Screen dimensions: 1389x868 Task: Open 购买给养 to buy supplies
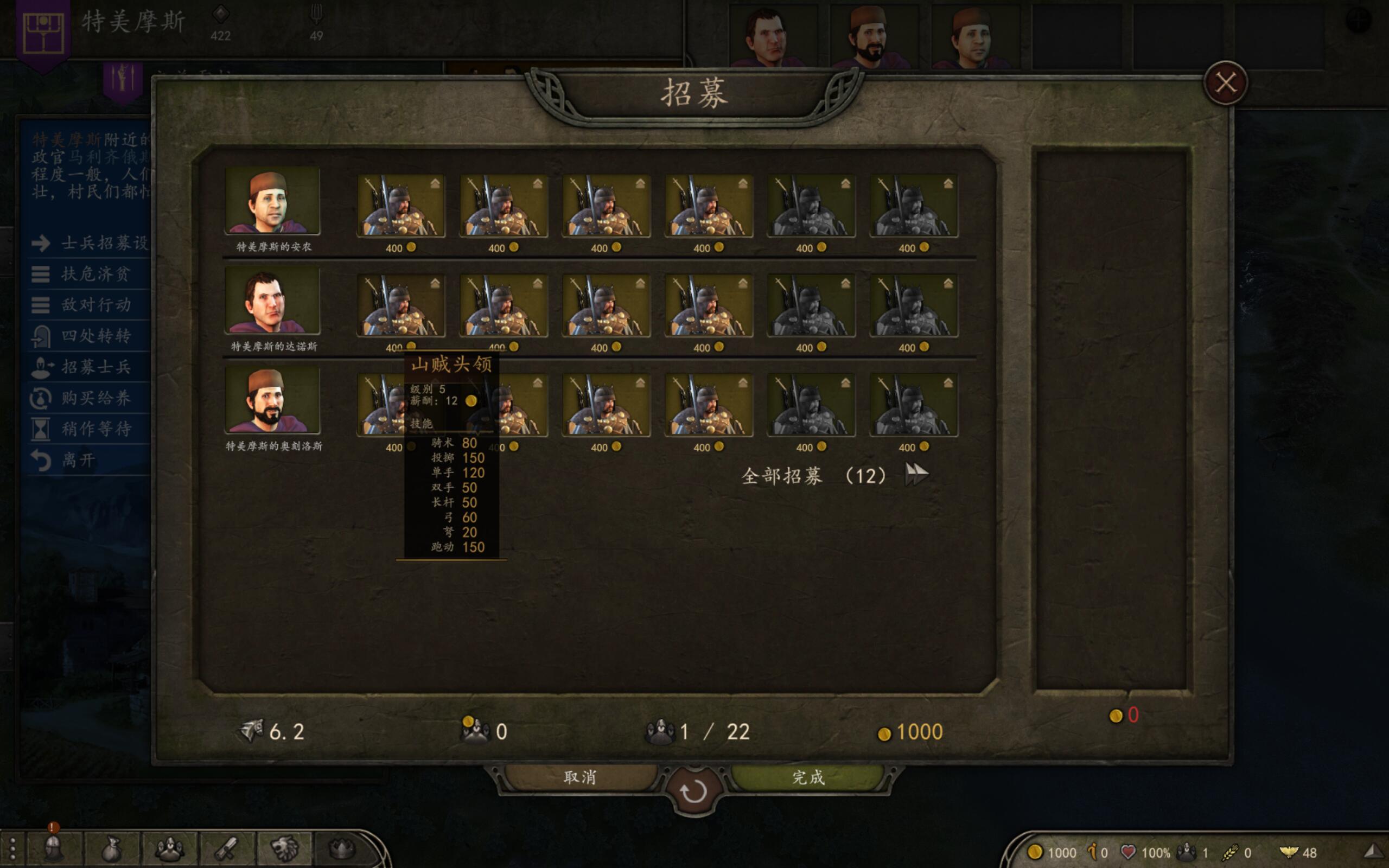pos(95,398)
